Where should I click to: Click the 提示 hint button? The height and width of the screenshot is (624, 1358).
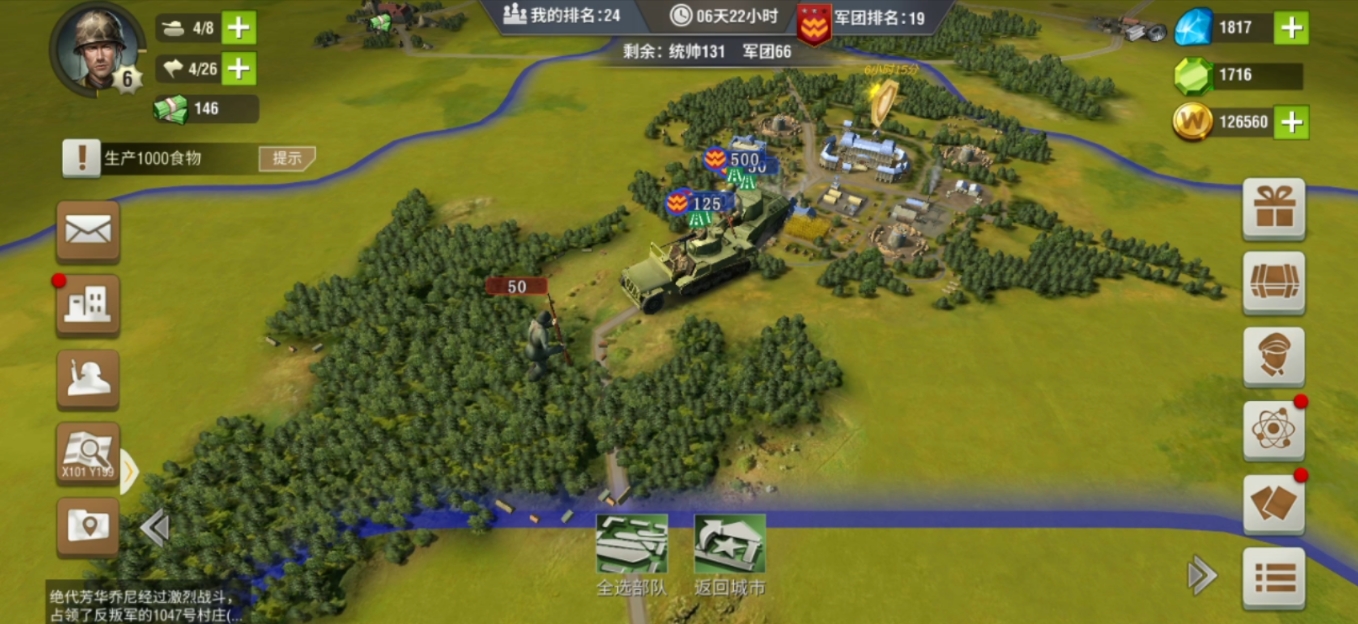tap(287, 158)
